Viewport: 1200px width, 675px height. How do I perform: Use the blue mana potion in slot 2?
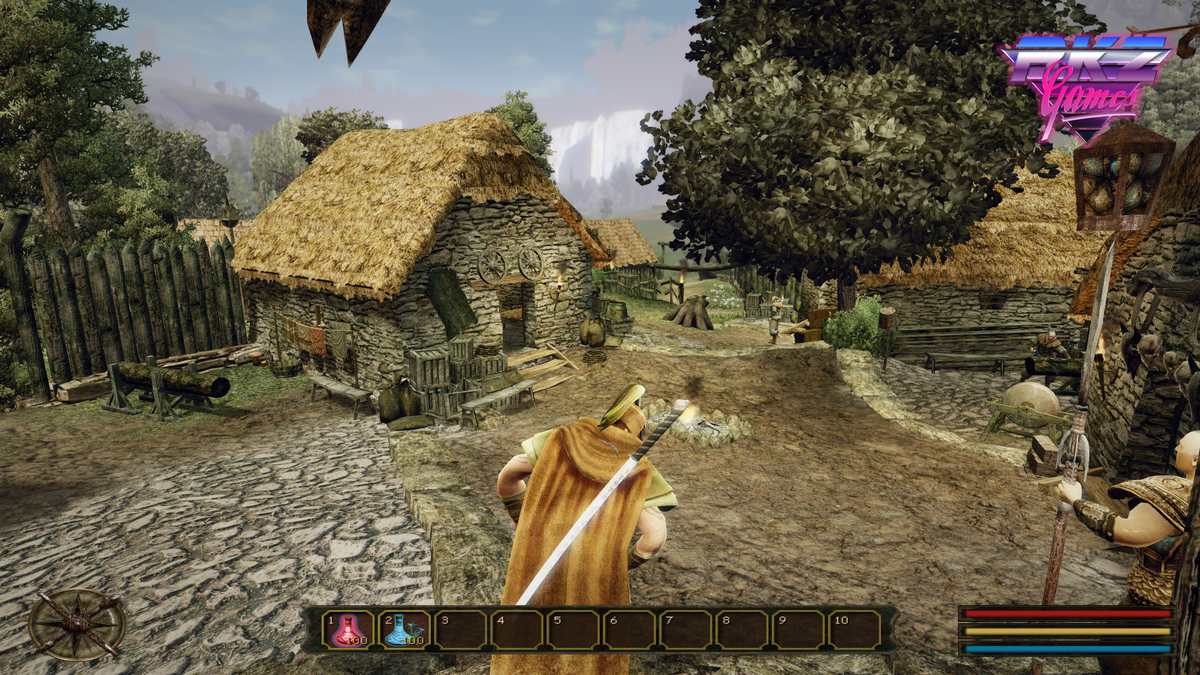(x=404, y=630)
